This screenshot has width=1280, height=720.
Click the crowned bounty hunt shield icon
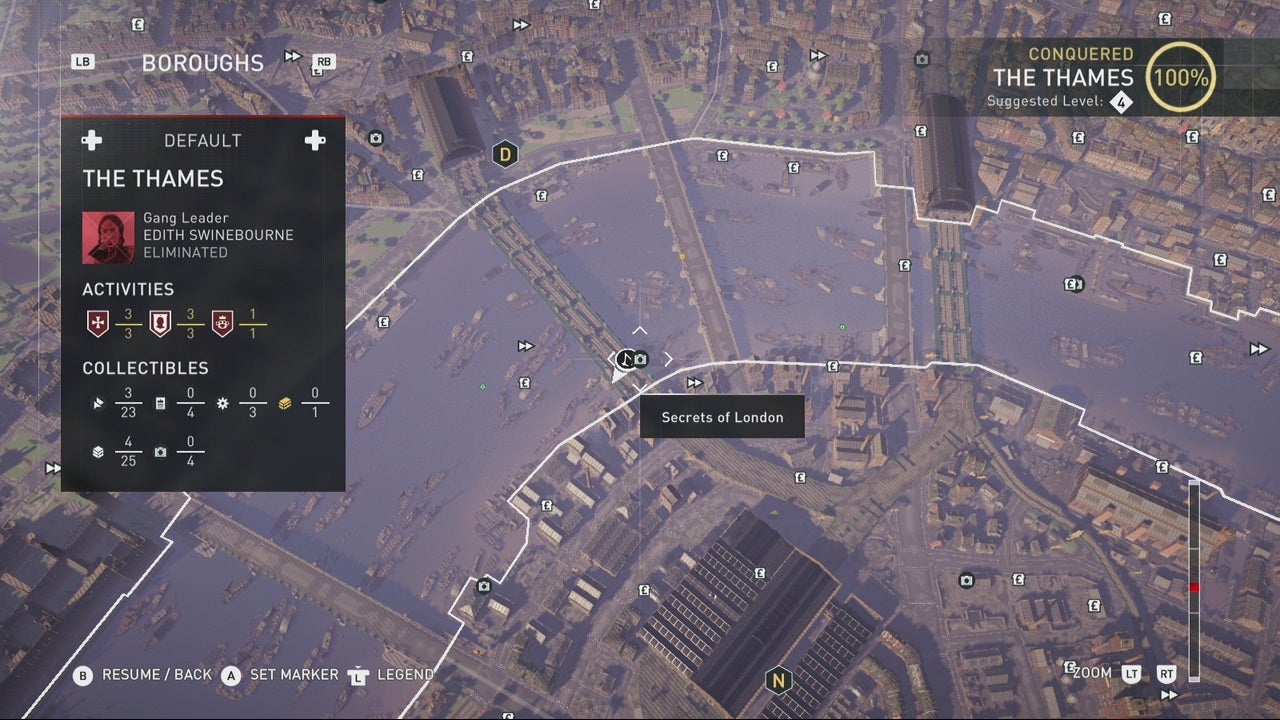point(224,323)
